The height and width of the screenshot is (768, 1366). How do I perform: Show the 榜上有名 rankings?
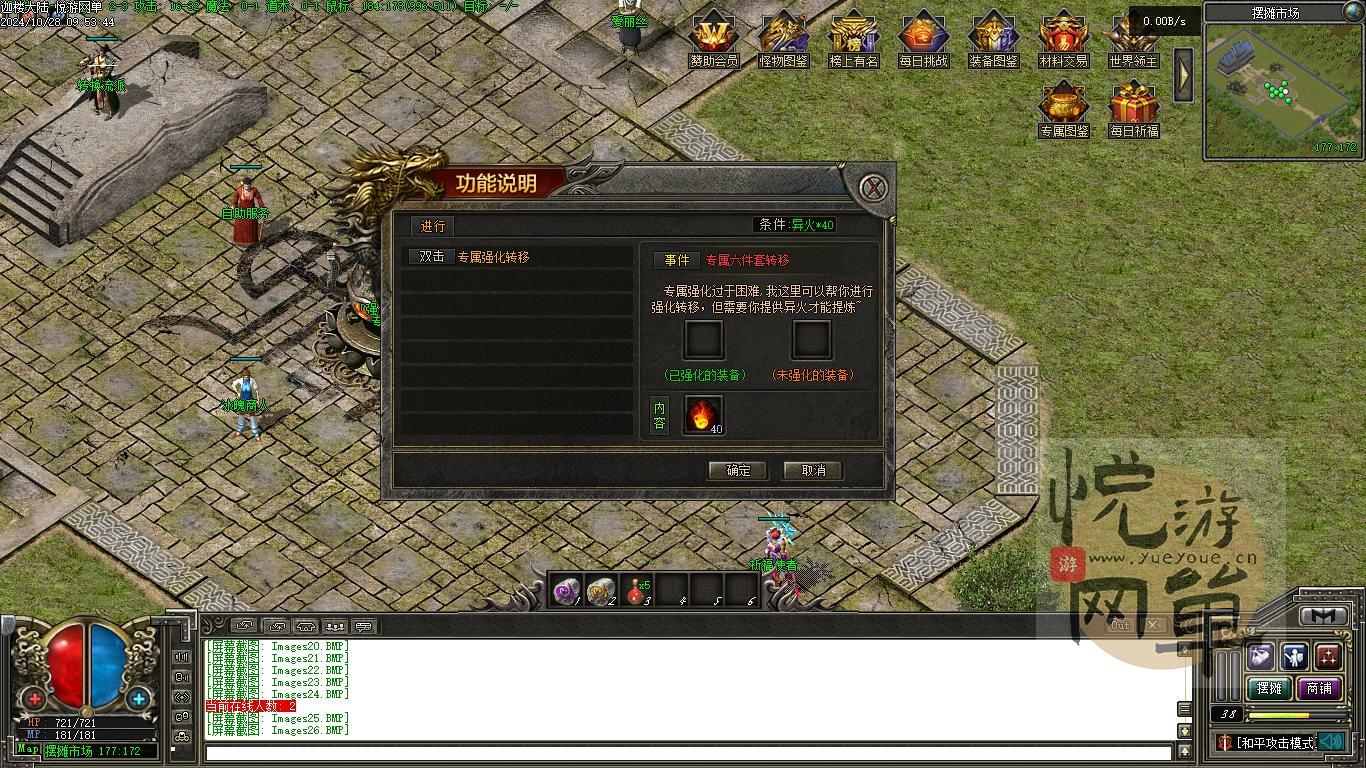854,36
